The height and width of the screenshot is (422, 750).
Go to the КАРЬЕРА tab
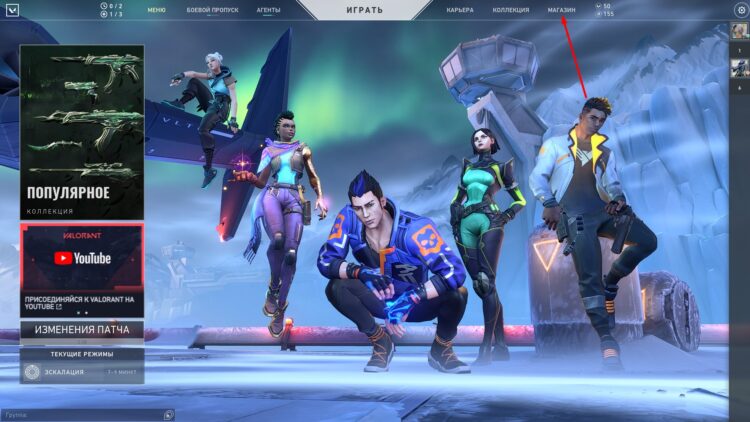point(460,10)
